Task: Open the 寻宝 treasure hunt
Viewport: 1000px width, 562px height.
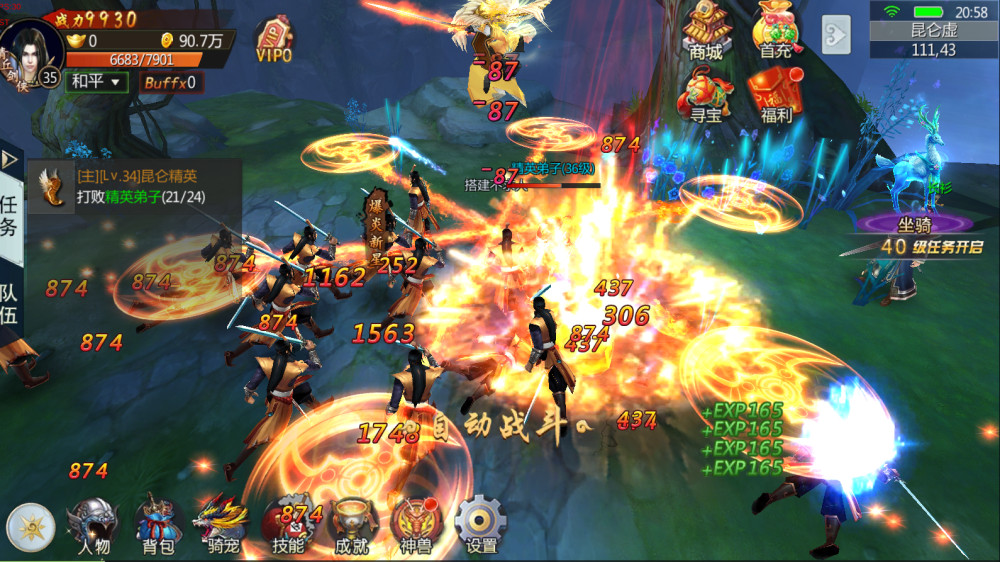Action: [706, 95]
